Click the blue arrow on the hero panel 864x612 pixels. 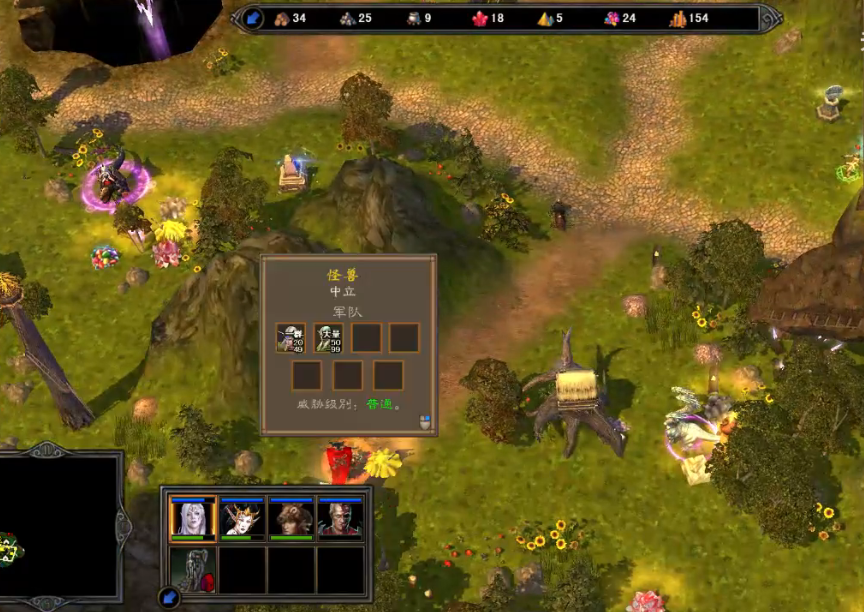pos(169,598)
